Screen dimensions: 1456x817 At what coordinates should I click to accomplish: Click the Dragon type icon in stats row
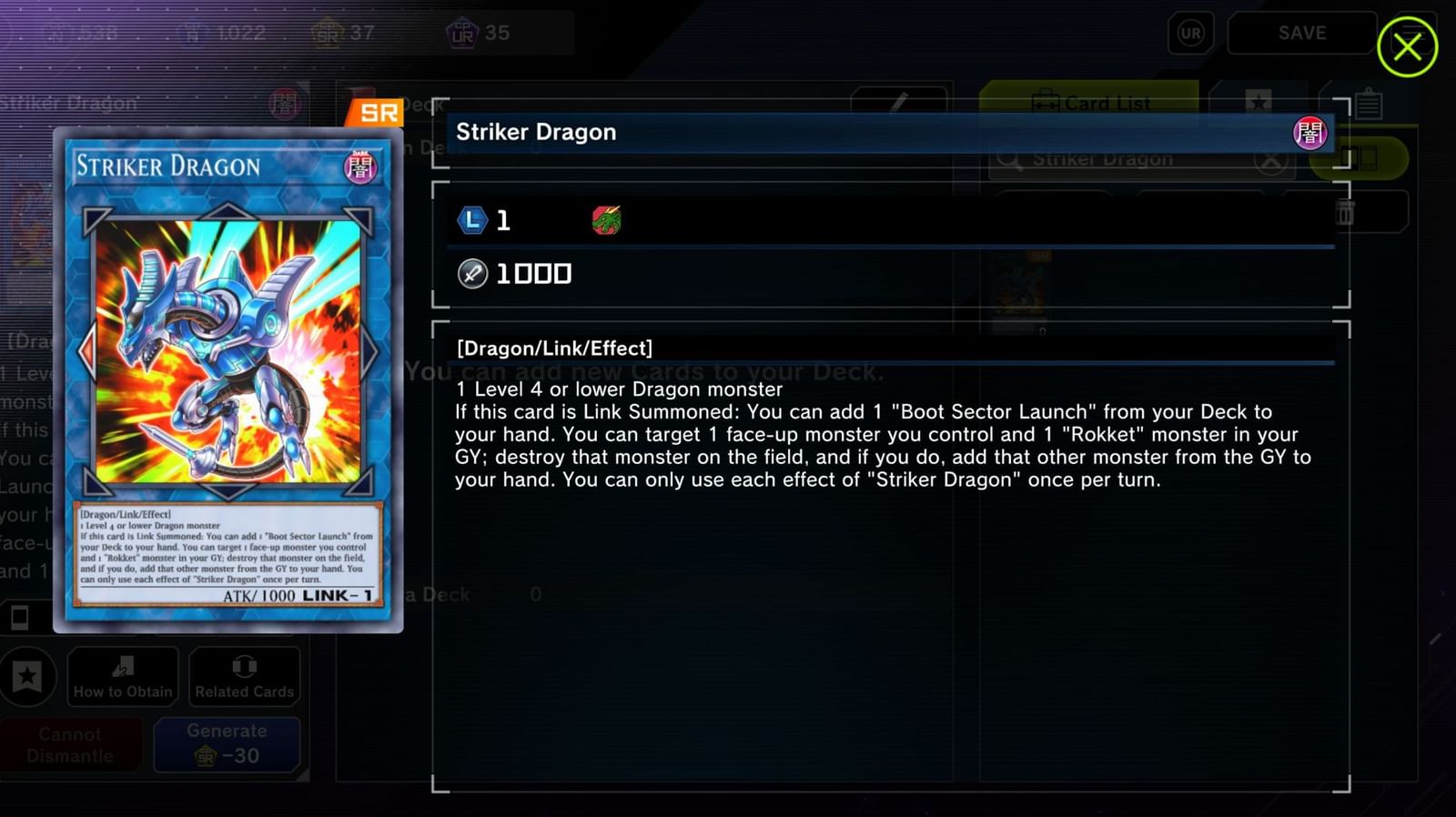(x=605, y=219)
